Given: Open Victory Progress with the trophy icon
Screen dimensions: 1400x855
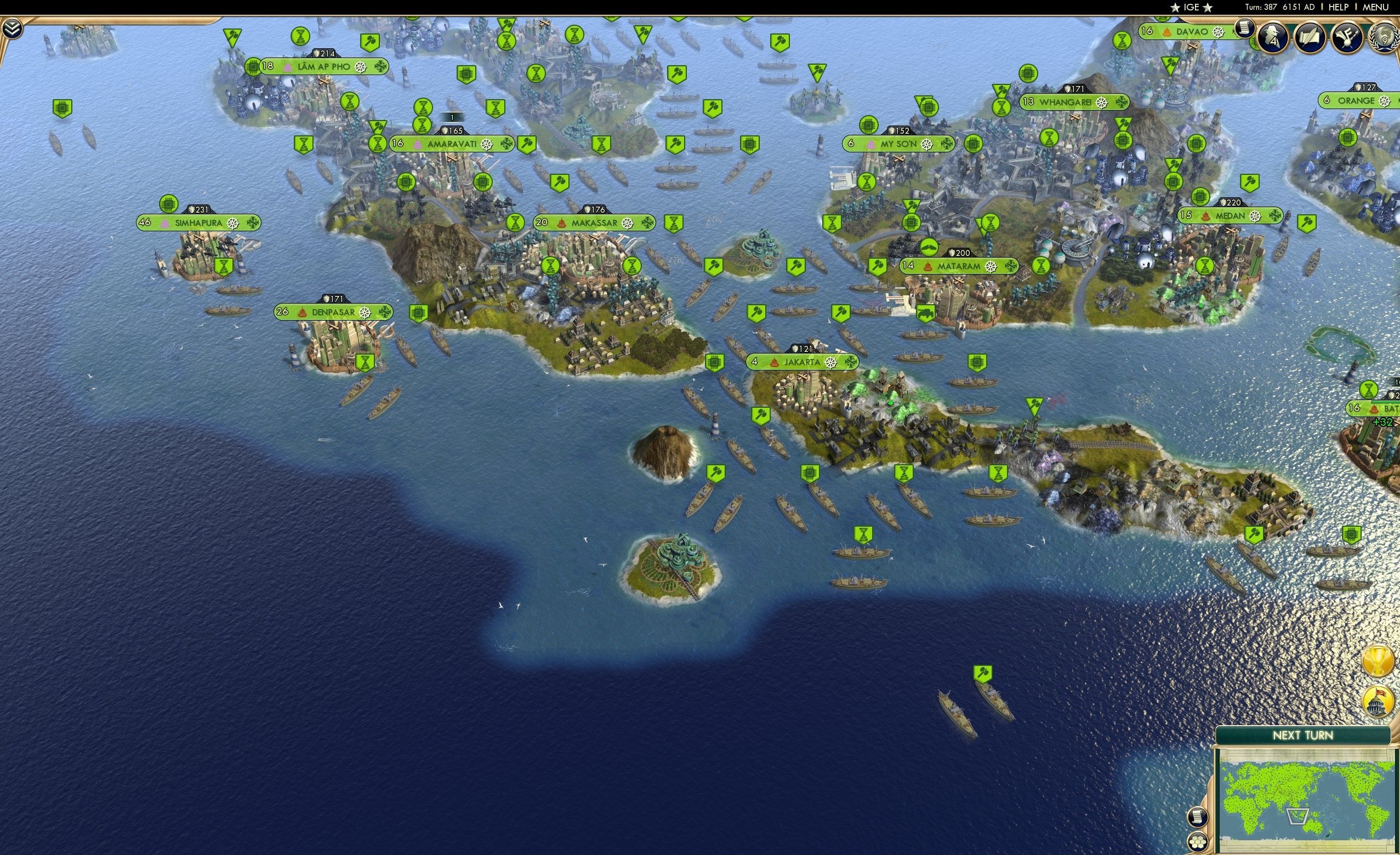Looking at the screenshot, I should click(x=1379, y=662).
